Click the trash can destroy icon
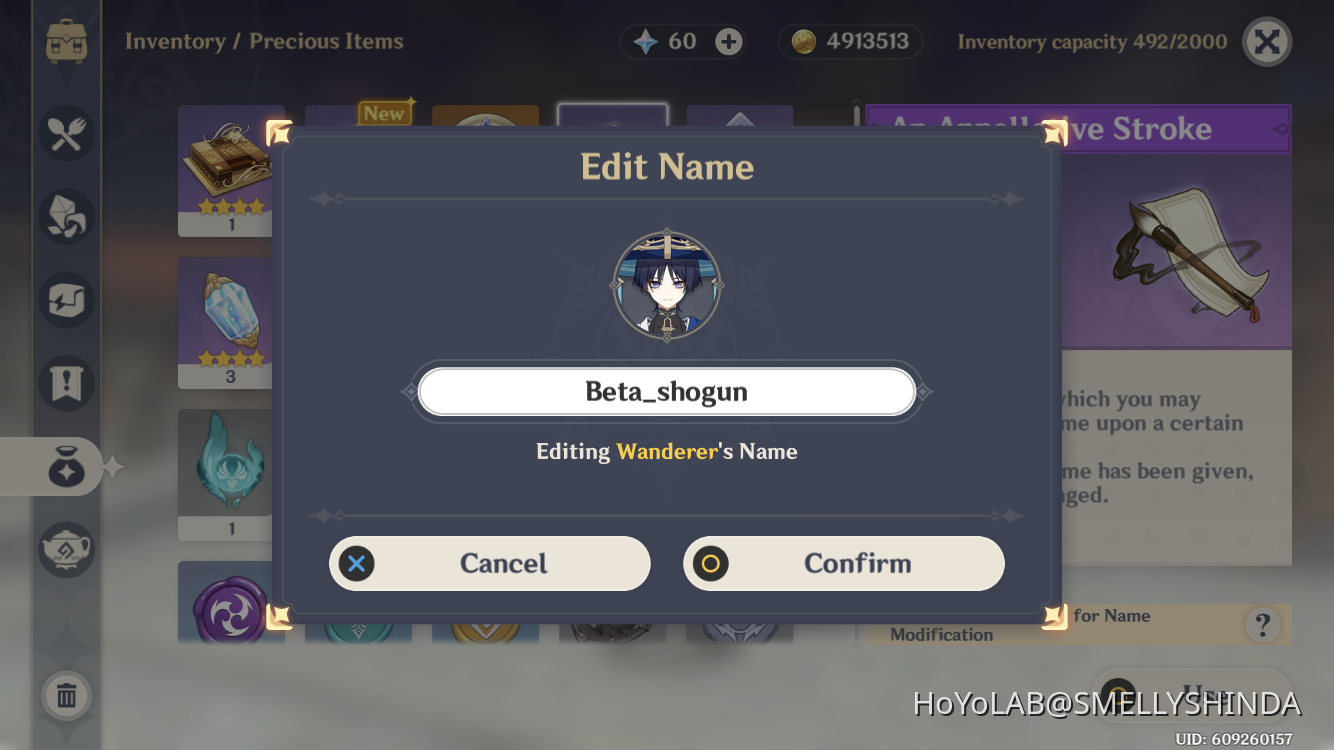The image size is (1334, 750). pyautogui.click(x=66, y=697)
